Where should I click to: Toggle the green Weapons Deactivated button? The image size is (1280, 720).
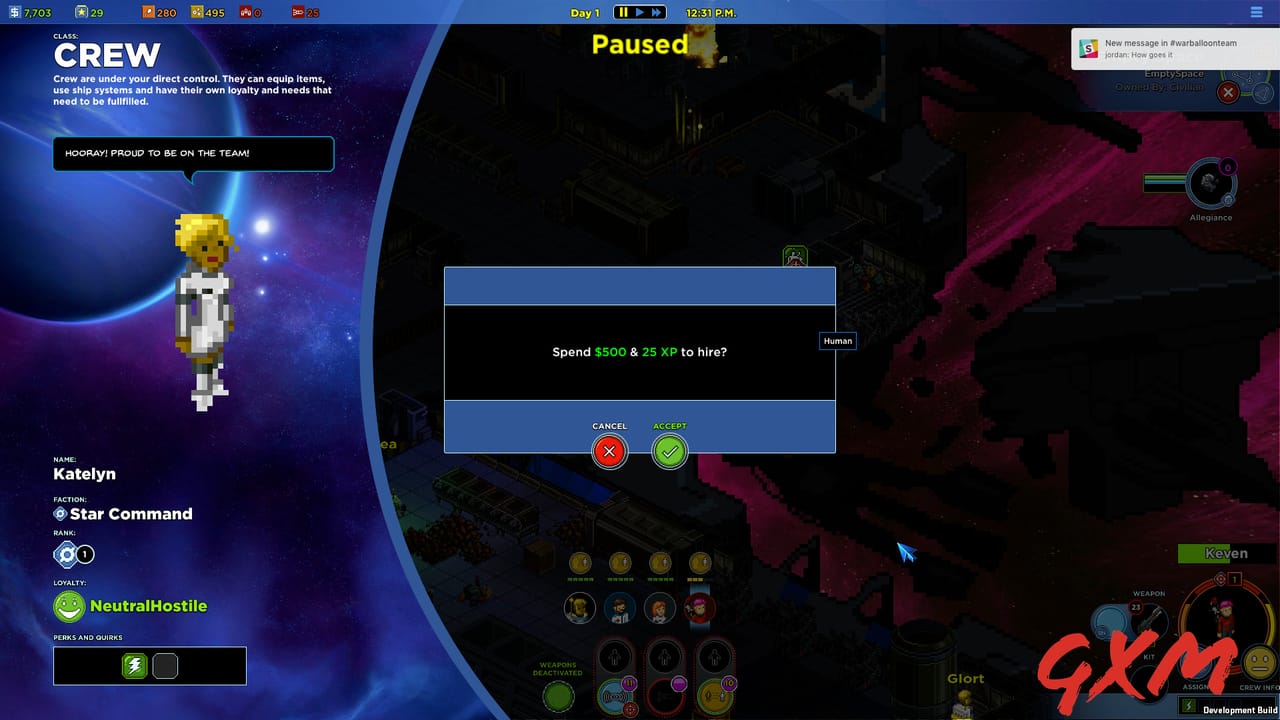(557, 696)
